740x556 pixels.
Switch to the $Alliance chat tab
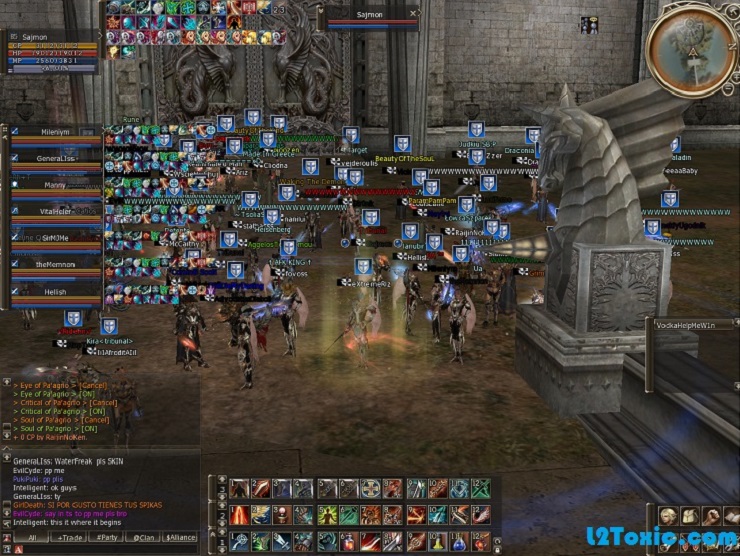coord(178,537)
